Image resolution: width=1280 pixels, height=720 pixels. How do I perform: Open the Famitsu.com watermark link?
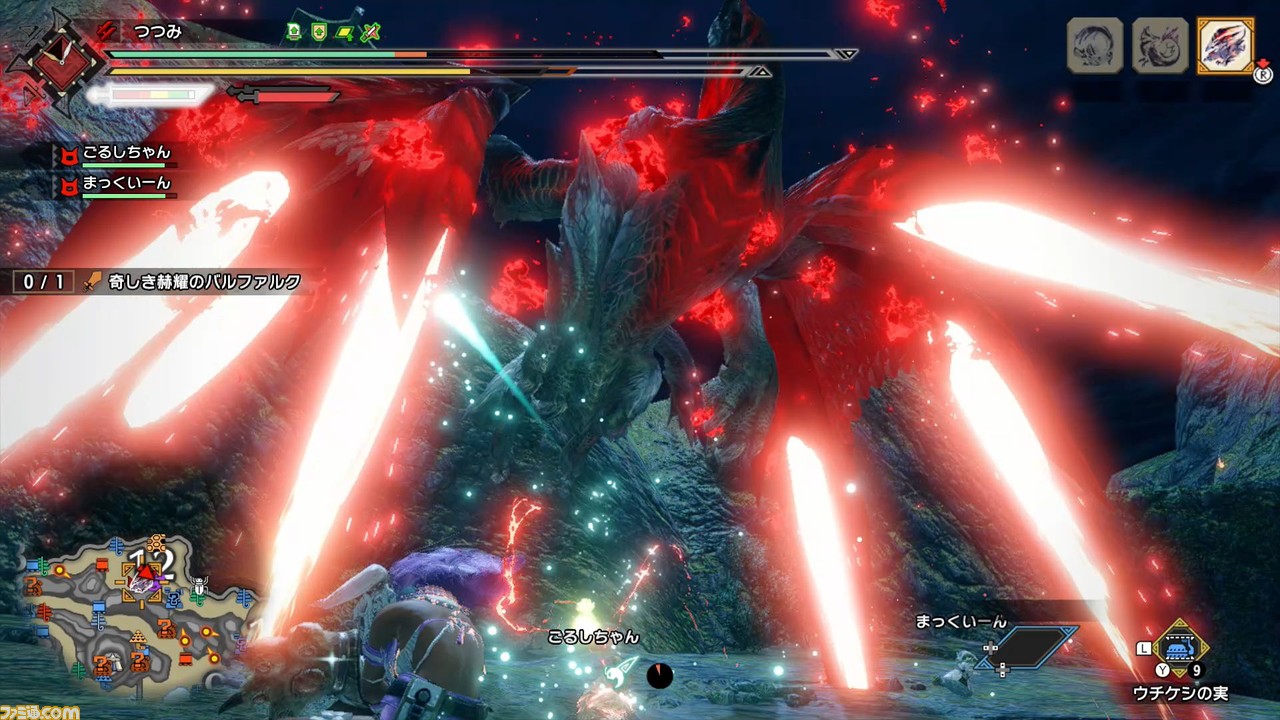point(40,711)
